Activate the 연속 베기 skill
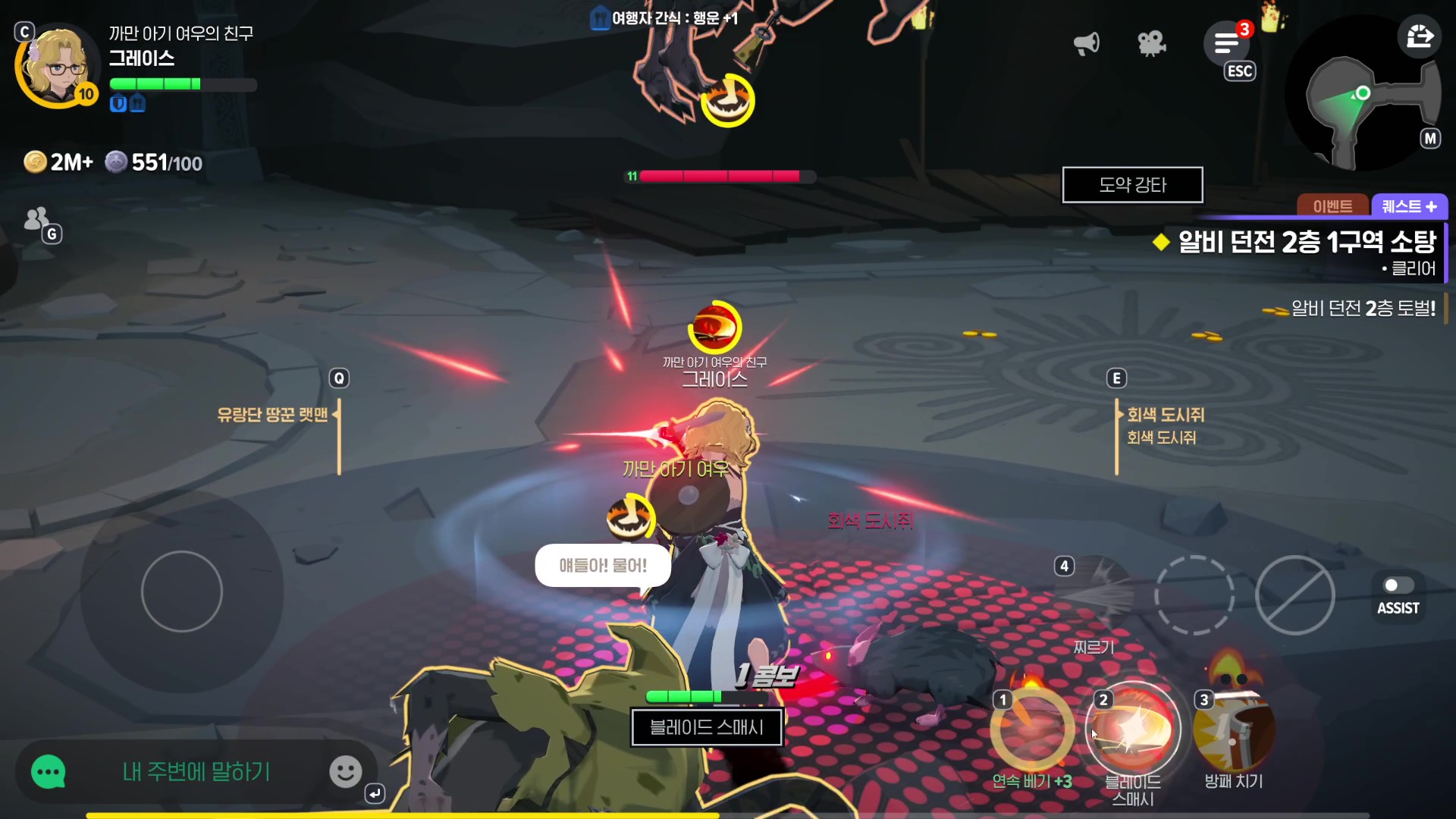Viewport: 1456px width, 819px height. tap(1032, 730)
